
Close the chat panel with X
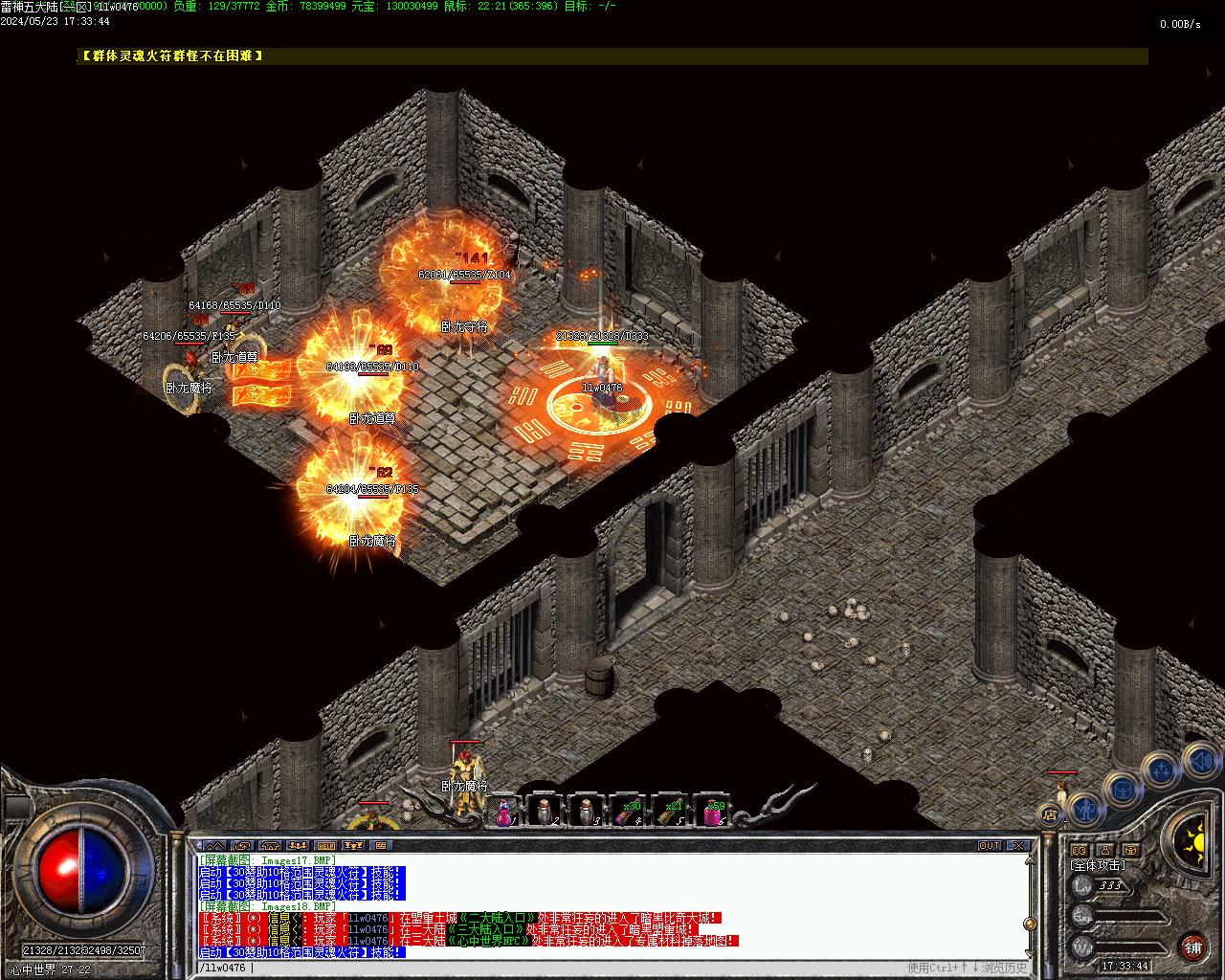1017,846
